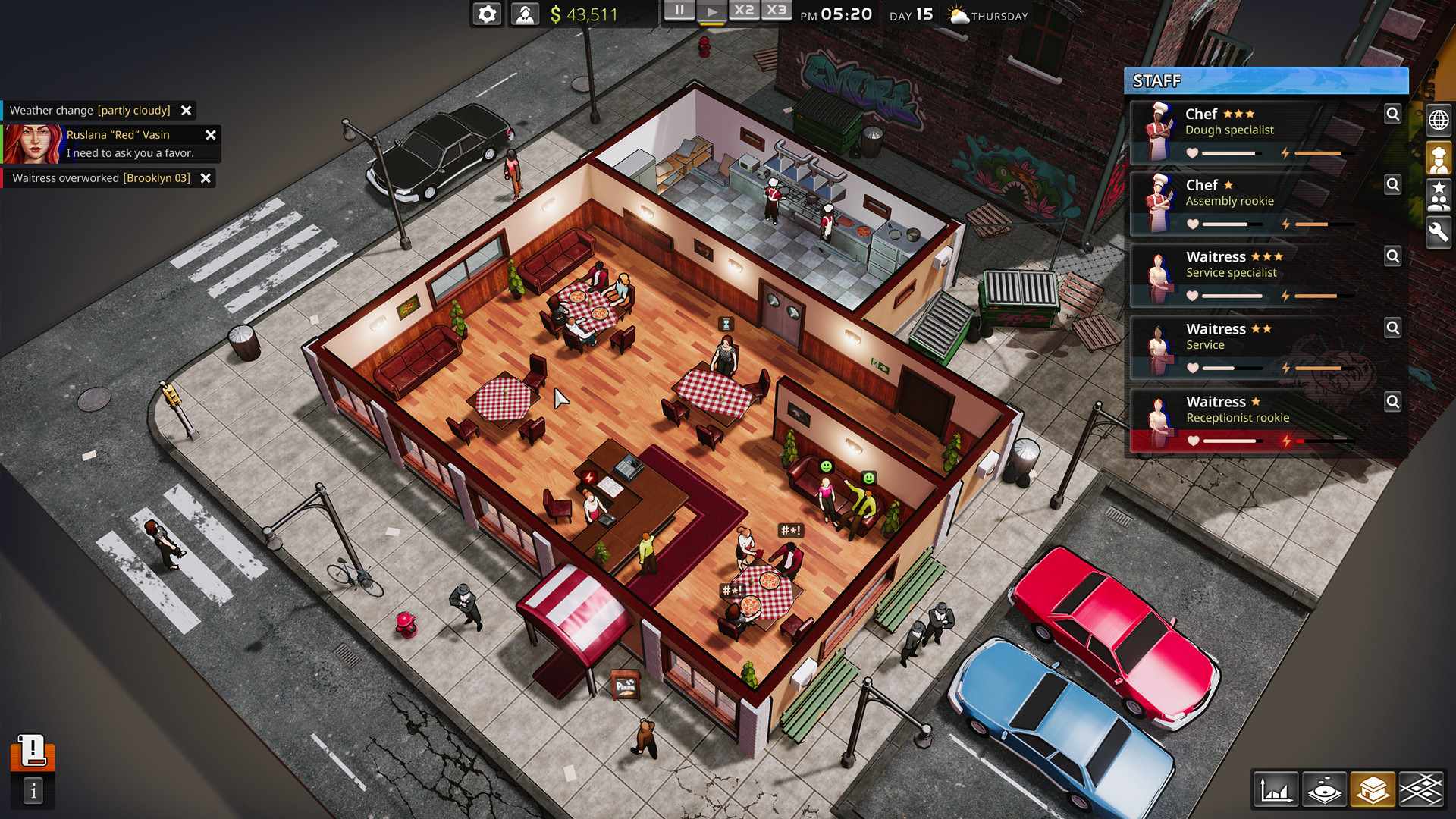The height and width of the screenshot is (819, 1456).
Task: Inspect the Receptionist rookie Waitress with magnifier
Action: 1393,401
